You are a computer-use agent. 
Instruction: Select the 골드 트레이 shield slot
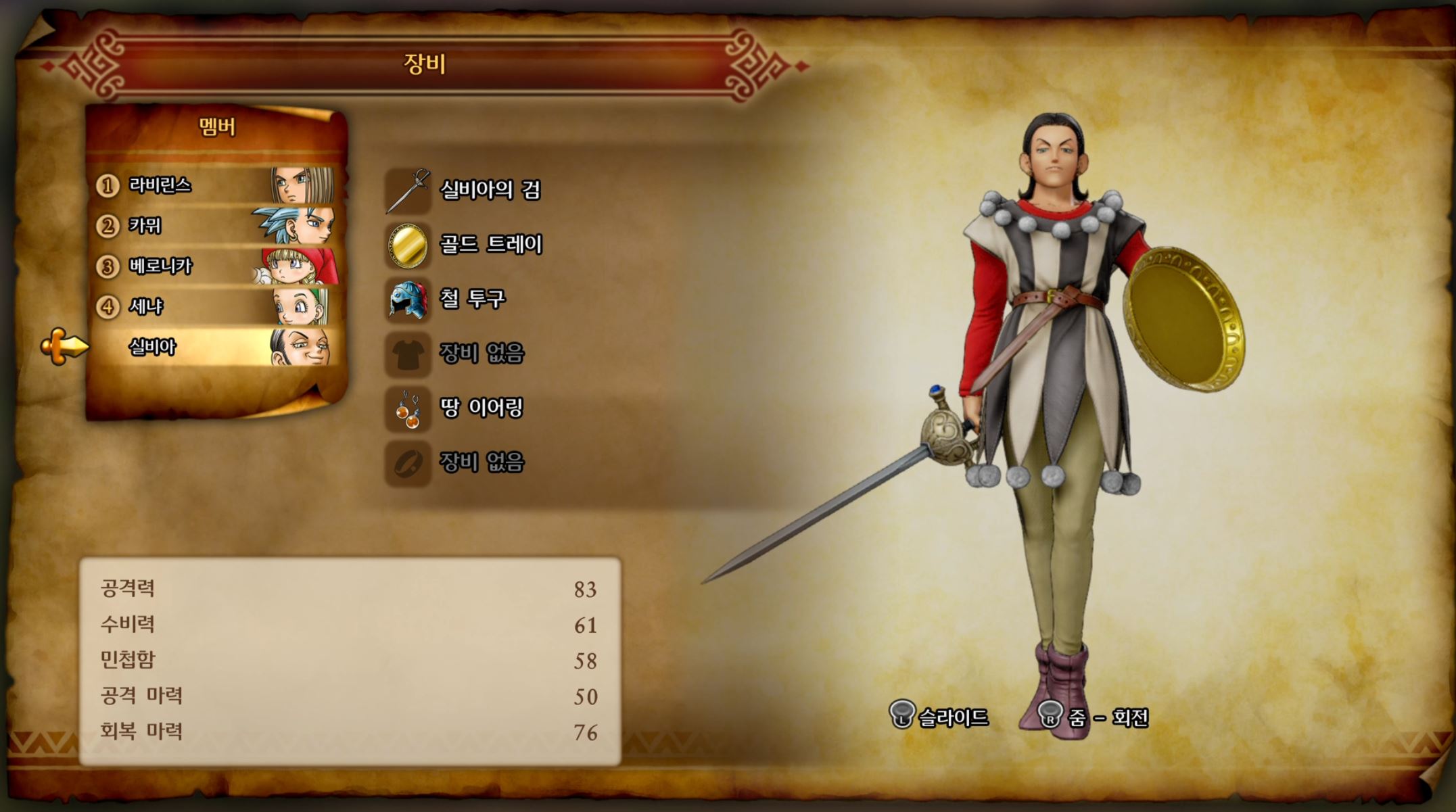tap(490, 245)
